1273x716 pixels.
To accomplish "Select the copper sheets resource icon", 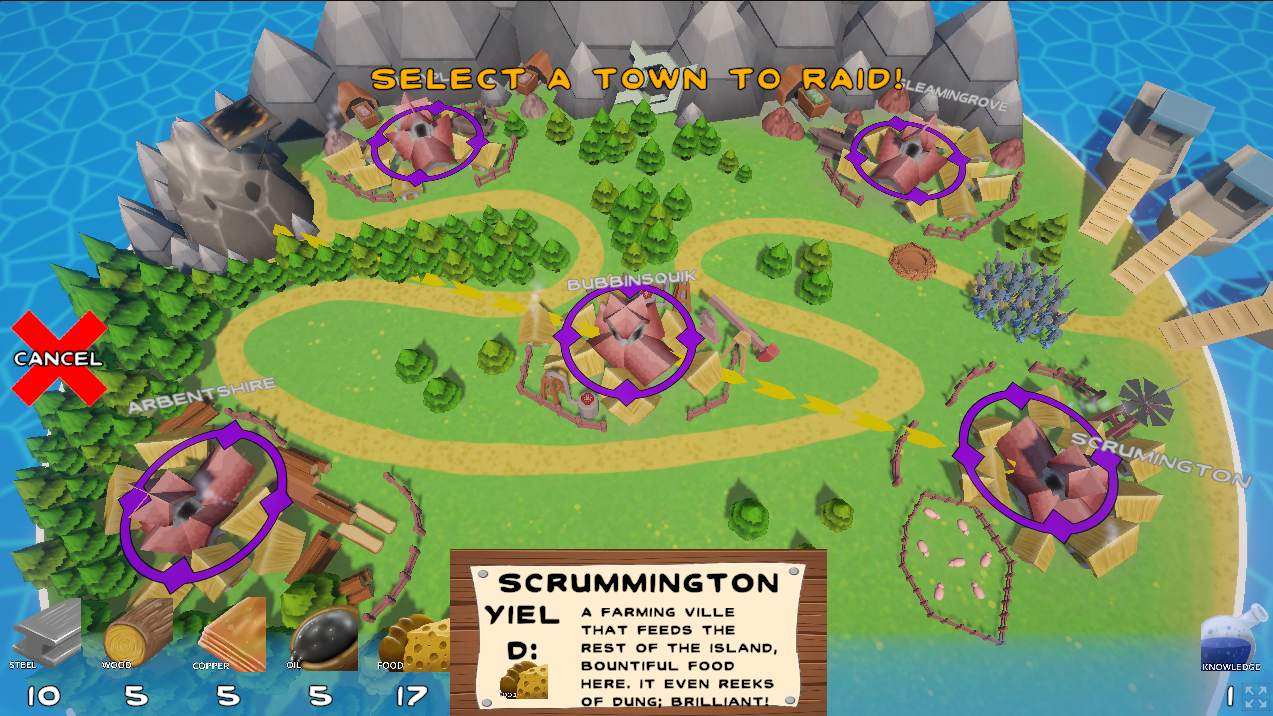I will (228, 635).
